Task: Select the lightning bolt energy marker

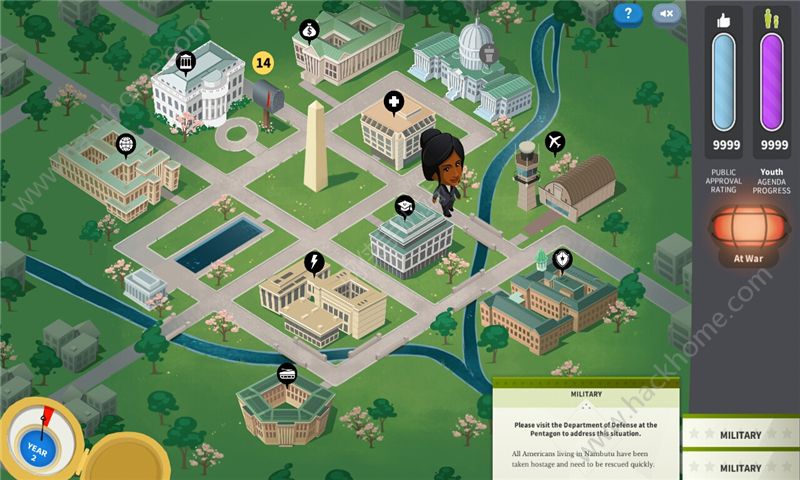Action: (x=314, y=262)
